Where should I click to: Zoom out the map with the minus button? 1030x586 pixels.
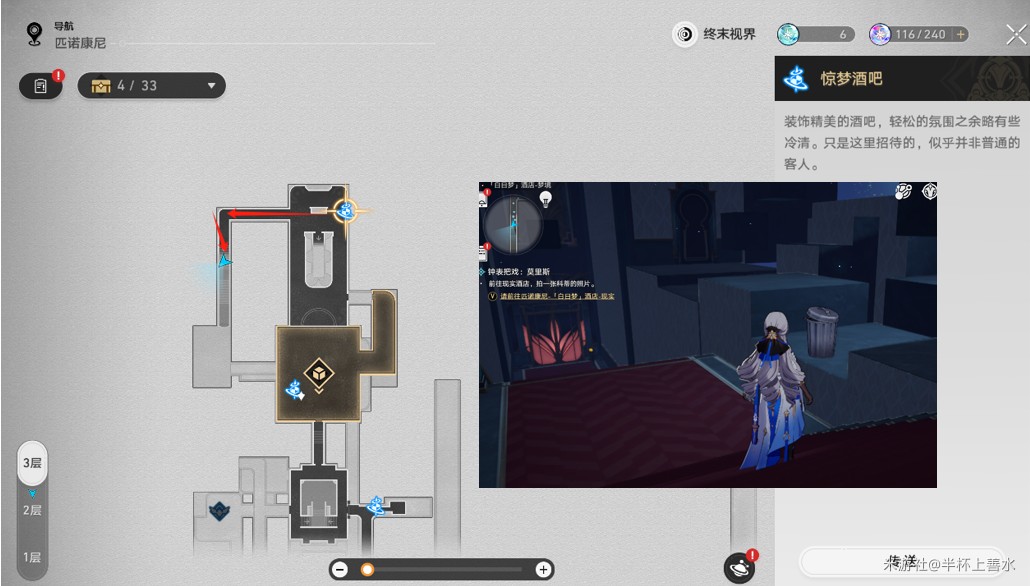[x=340, y=570]
